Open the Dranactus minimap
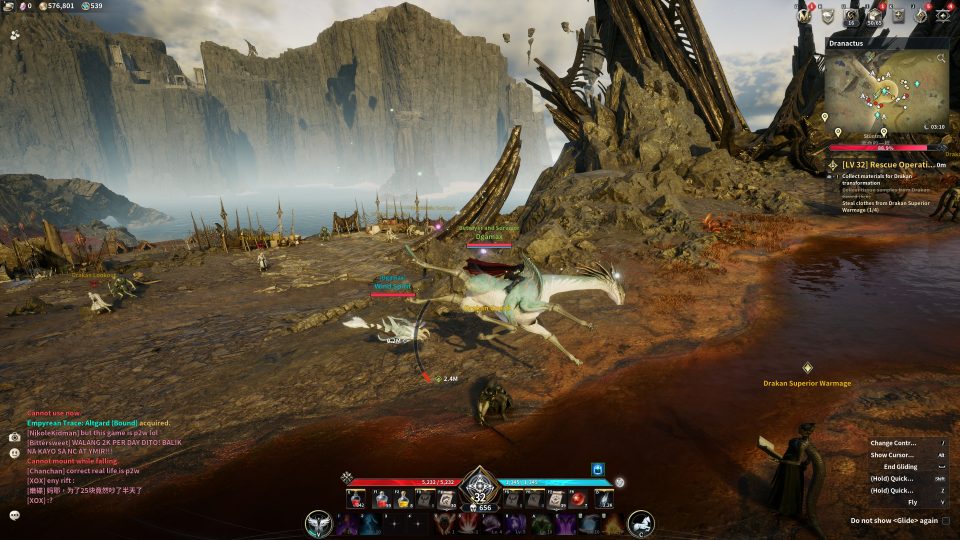The width and height of the screenshot is (960, 540). [x=885, y=93]
